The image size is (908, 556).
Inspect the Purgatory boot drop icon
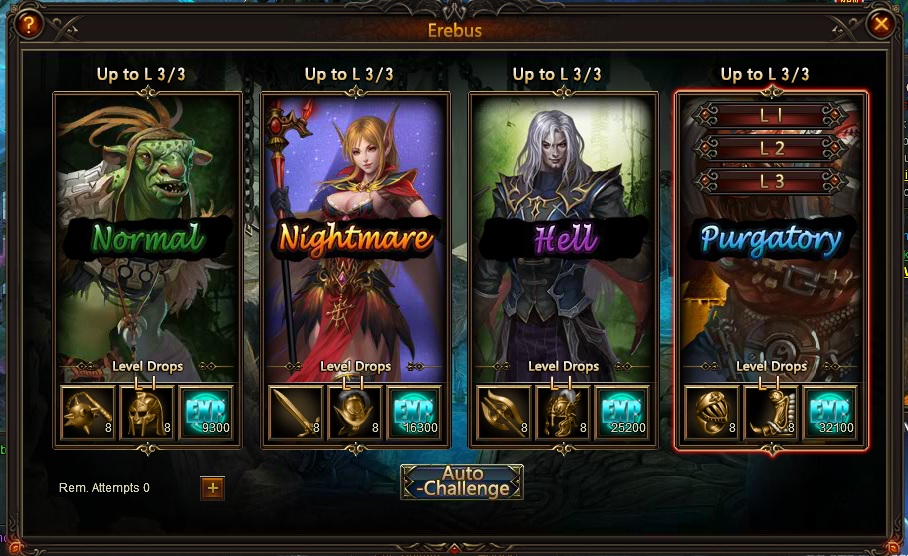tap(771, 413)
